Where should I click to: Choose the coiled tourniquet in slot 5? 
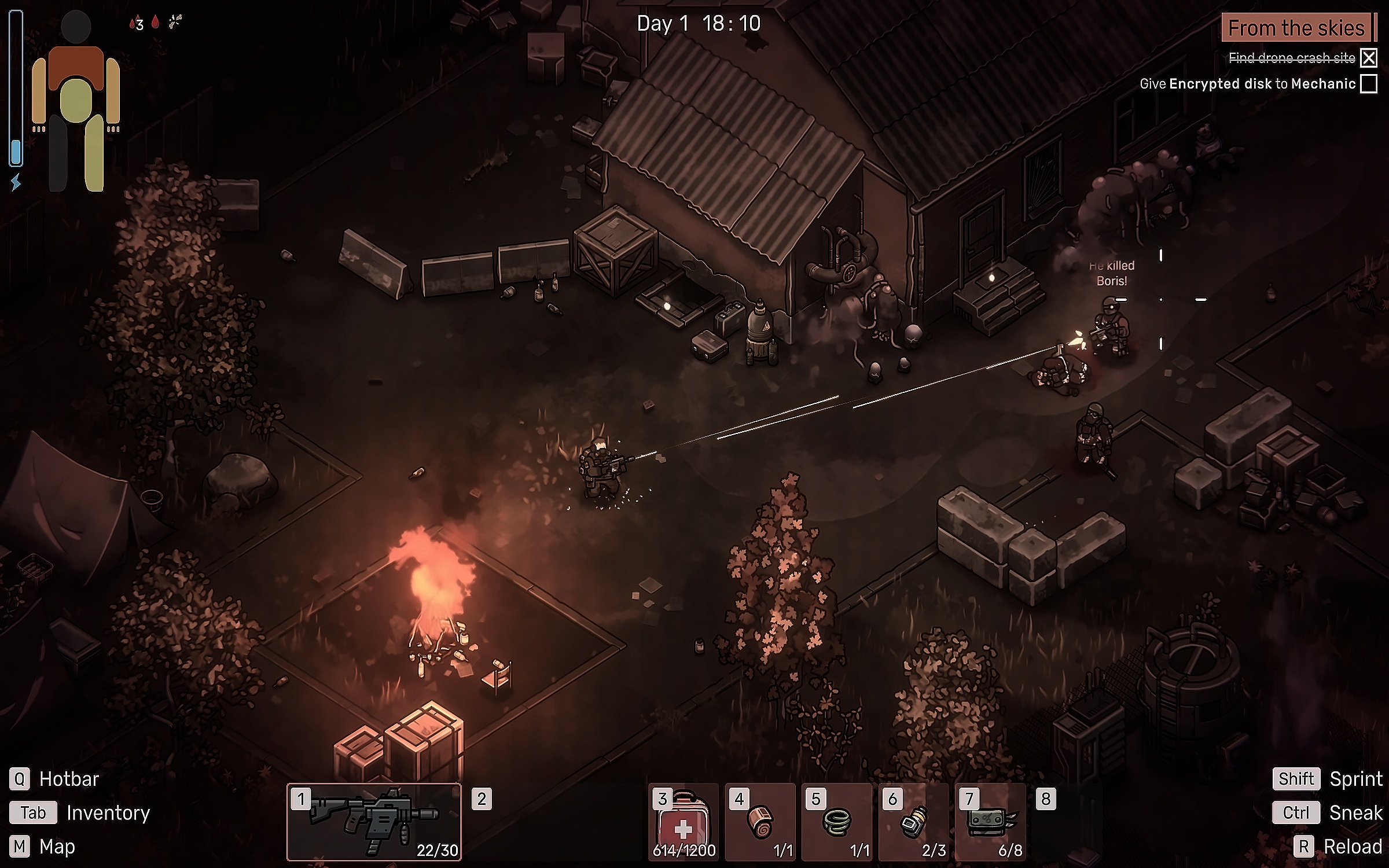(836, 822)
